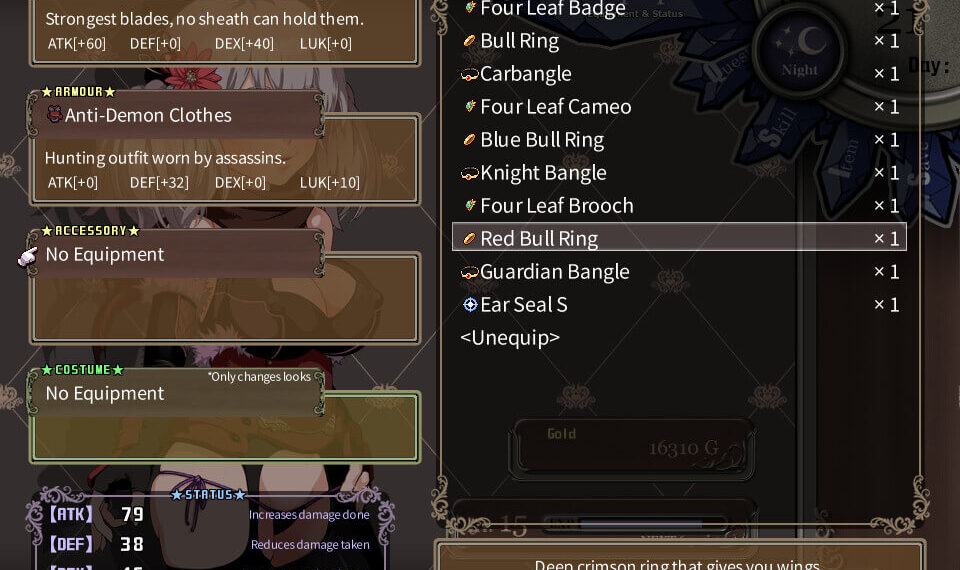The image size is (960, 570).
Task: Click the Unequip option
Action: point(510,338)
